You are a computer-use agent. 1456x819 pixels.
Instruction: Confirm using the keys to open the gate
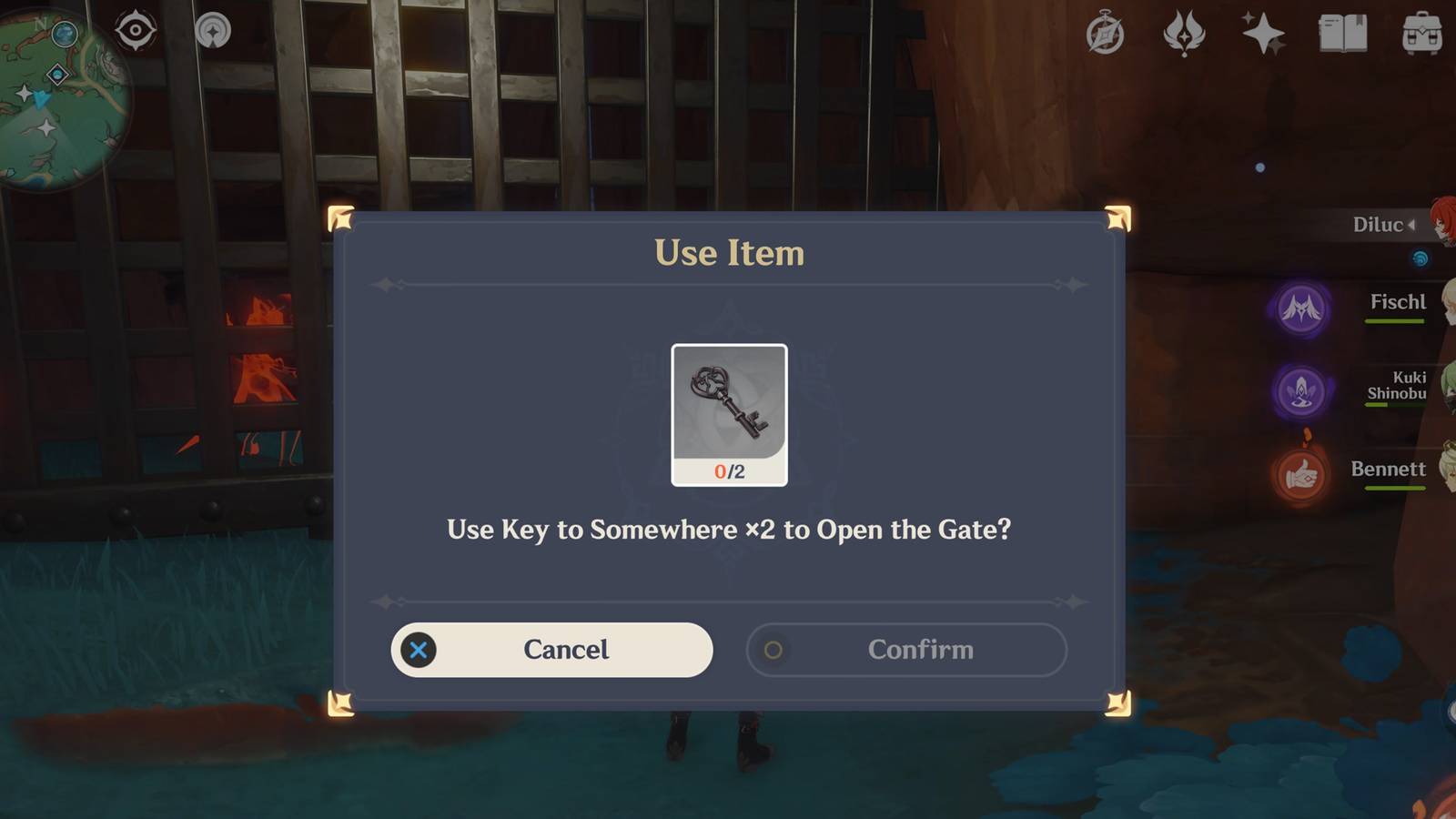(x=906, y=650)
